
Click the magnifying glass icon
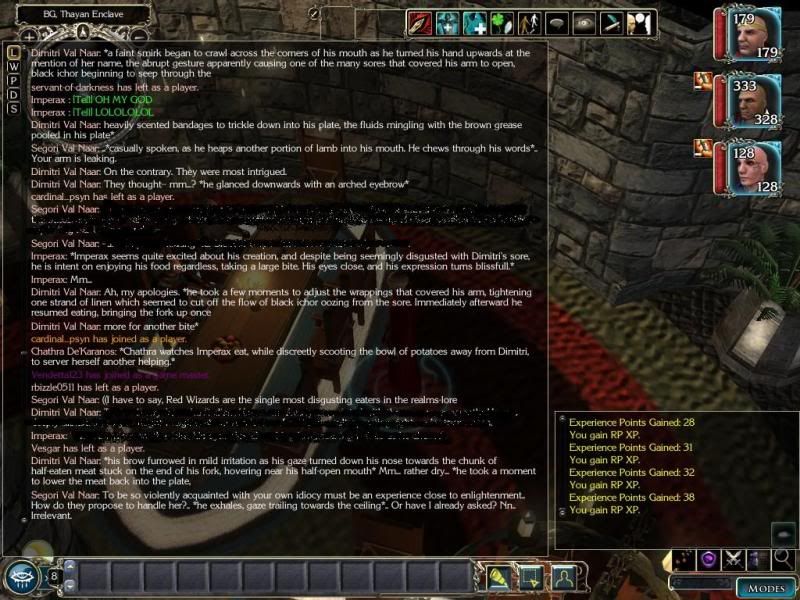click(783, 560)
